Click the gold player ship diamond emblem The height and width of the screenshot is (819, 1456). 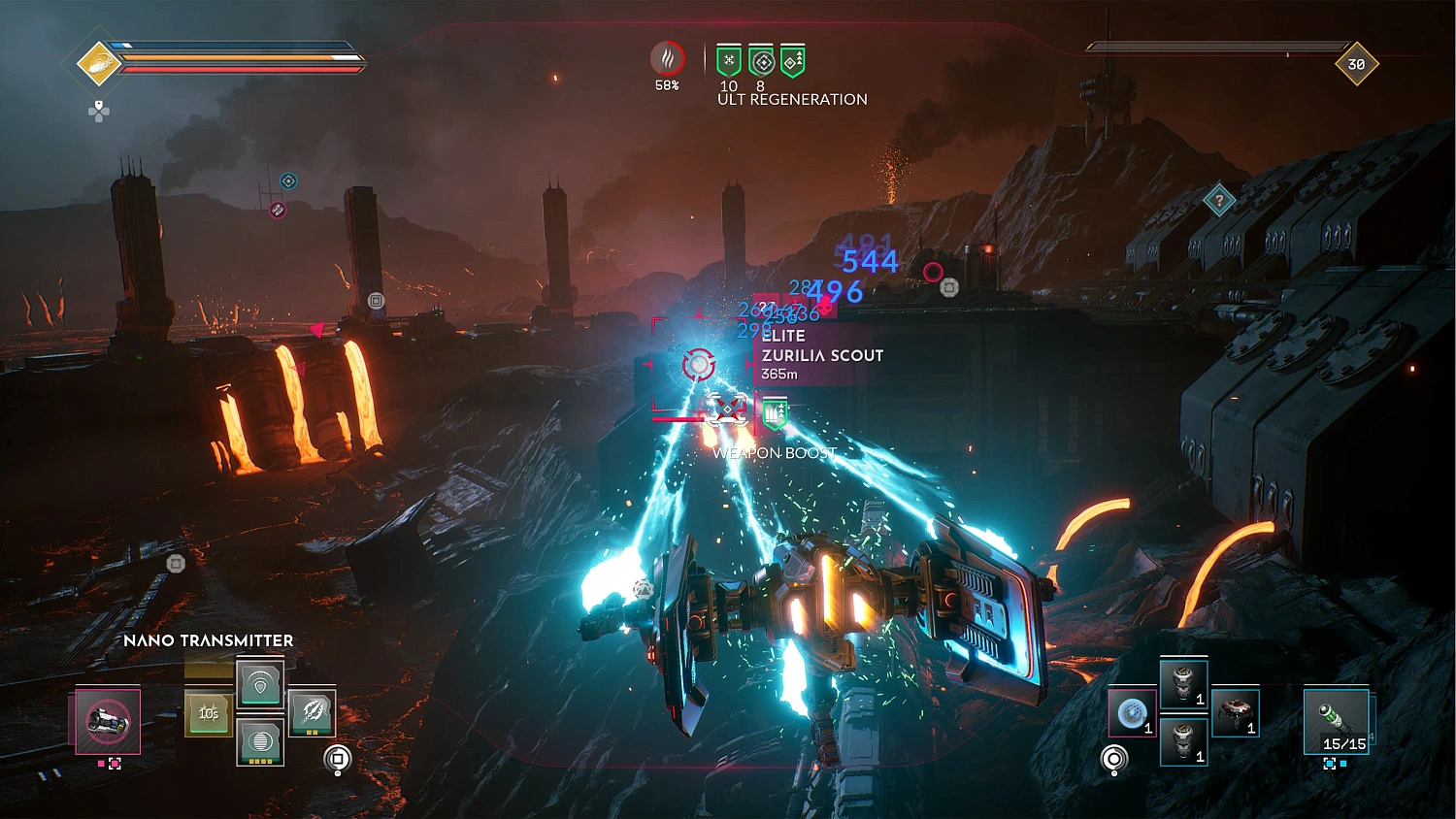(x=97, y=62)
